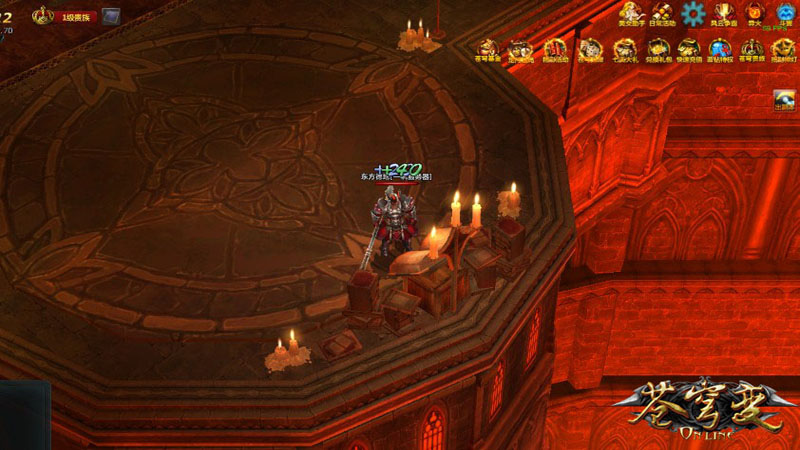The image size is (800, 450).
Task: Click the gold crown noble icon
Action: pyautogui.click(x=43, y=15)
